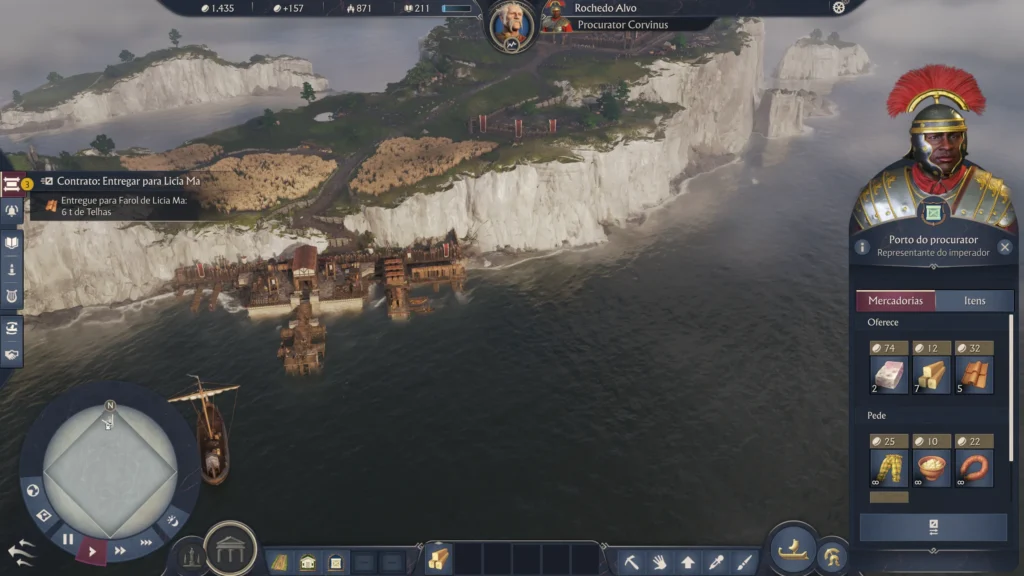Choose the tiles offer priced 32

[974, 368]
